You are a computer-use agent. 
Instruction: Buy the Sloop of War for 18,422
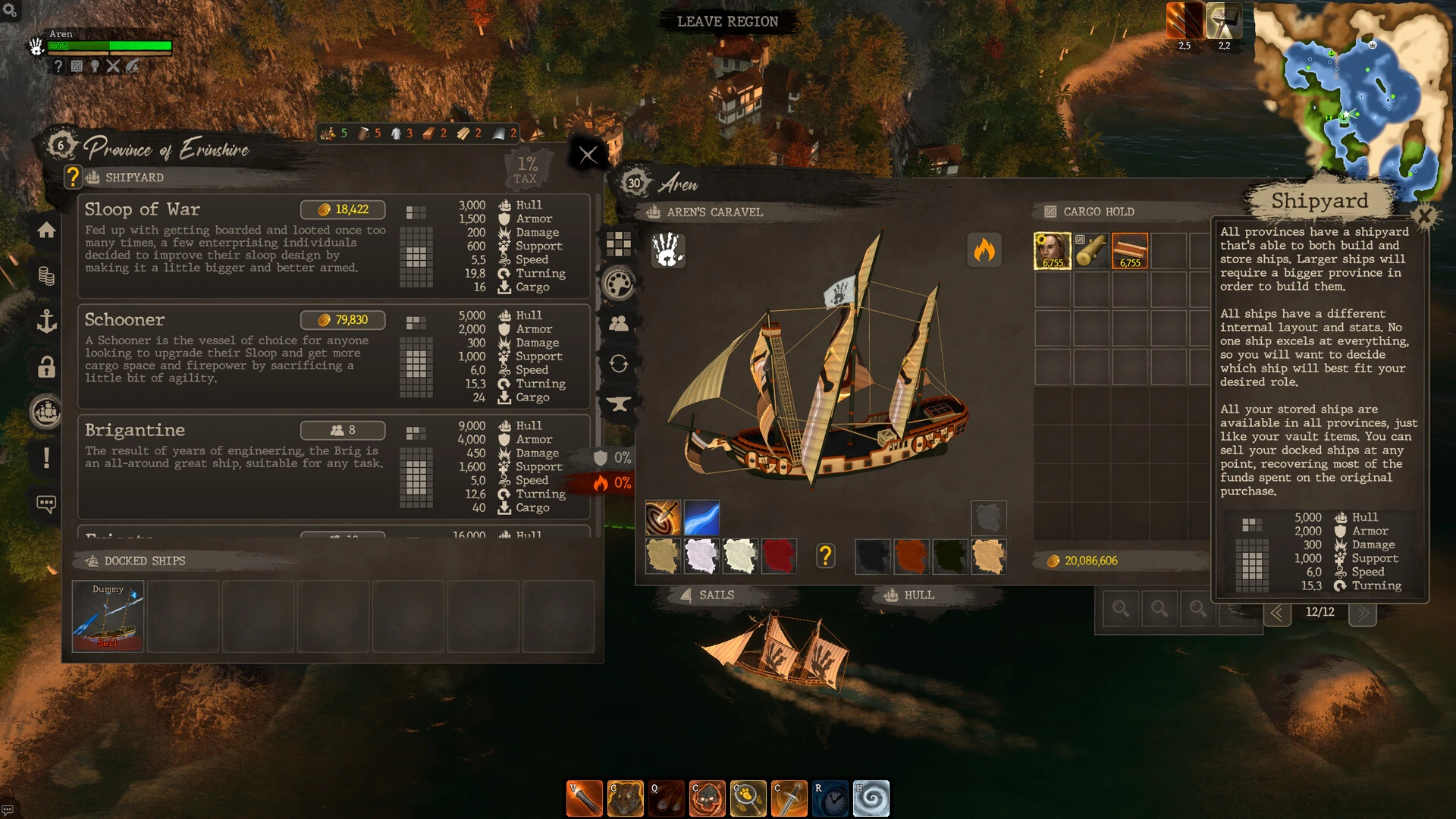tap(343, 209)
